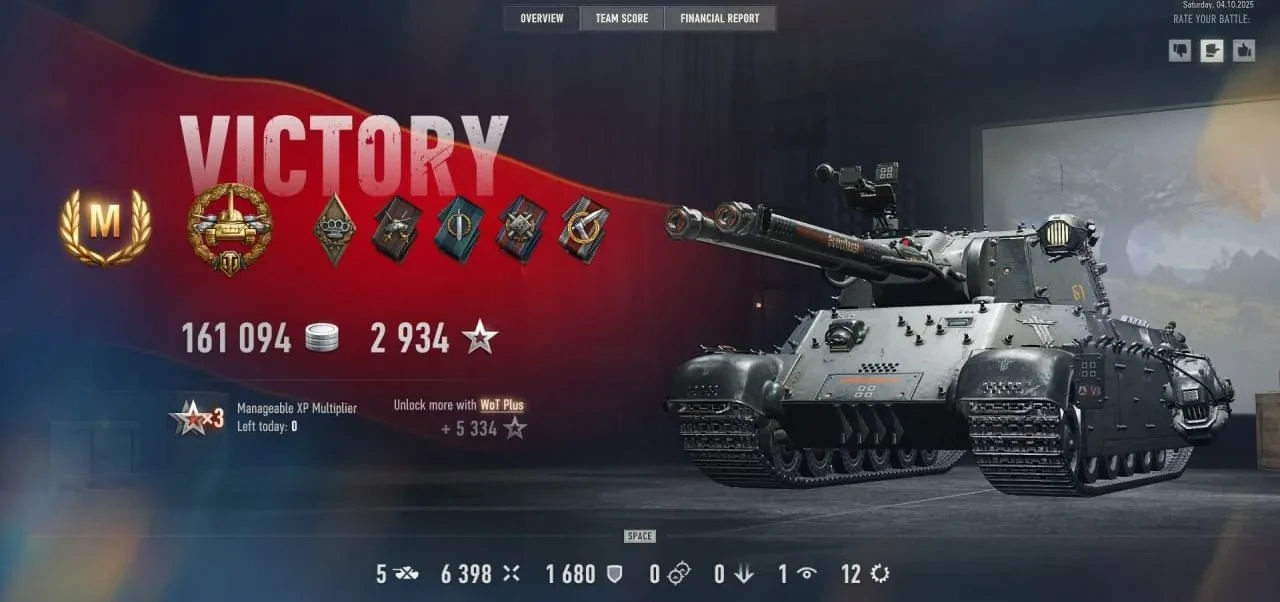Rate the battle with thumbs down

[x=1181, y=50]
